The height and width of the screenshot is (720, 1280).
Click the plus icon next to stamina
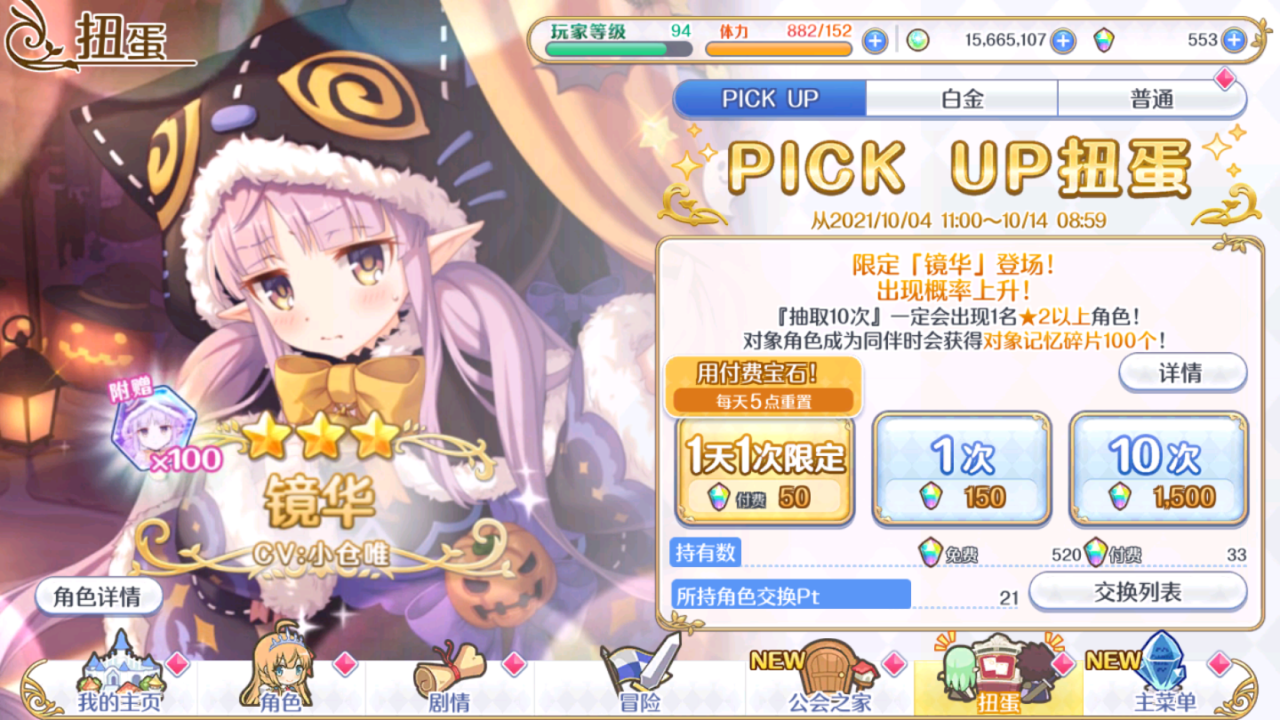coord(876,42)
